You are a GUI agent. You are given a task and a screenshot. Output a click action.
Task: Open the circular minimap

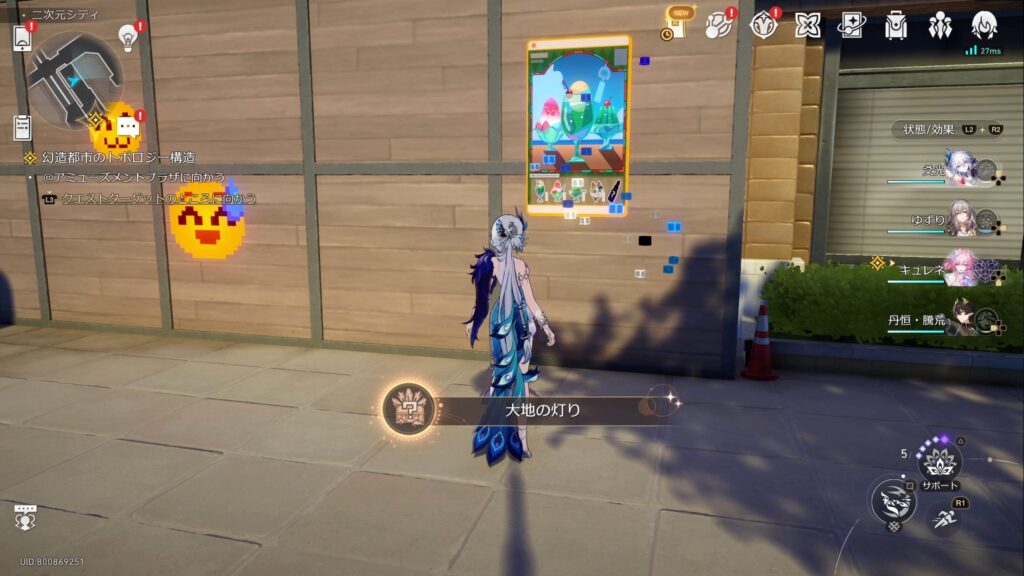pyautogui.click(x=74, y=80)
